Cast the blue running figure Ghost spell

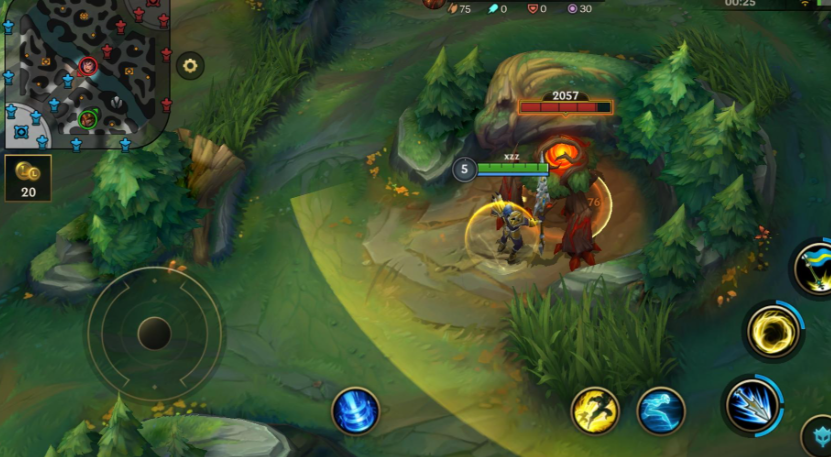click(661, 411)
